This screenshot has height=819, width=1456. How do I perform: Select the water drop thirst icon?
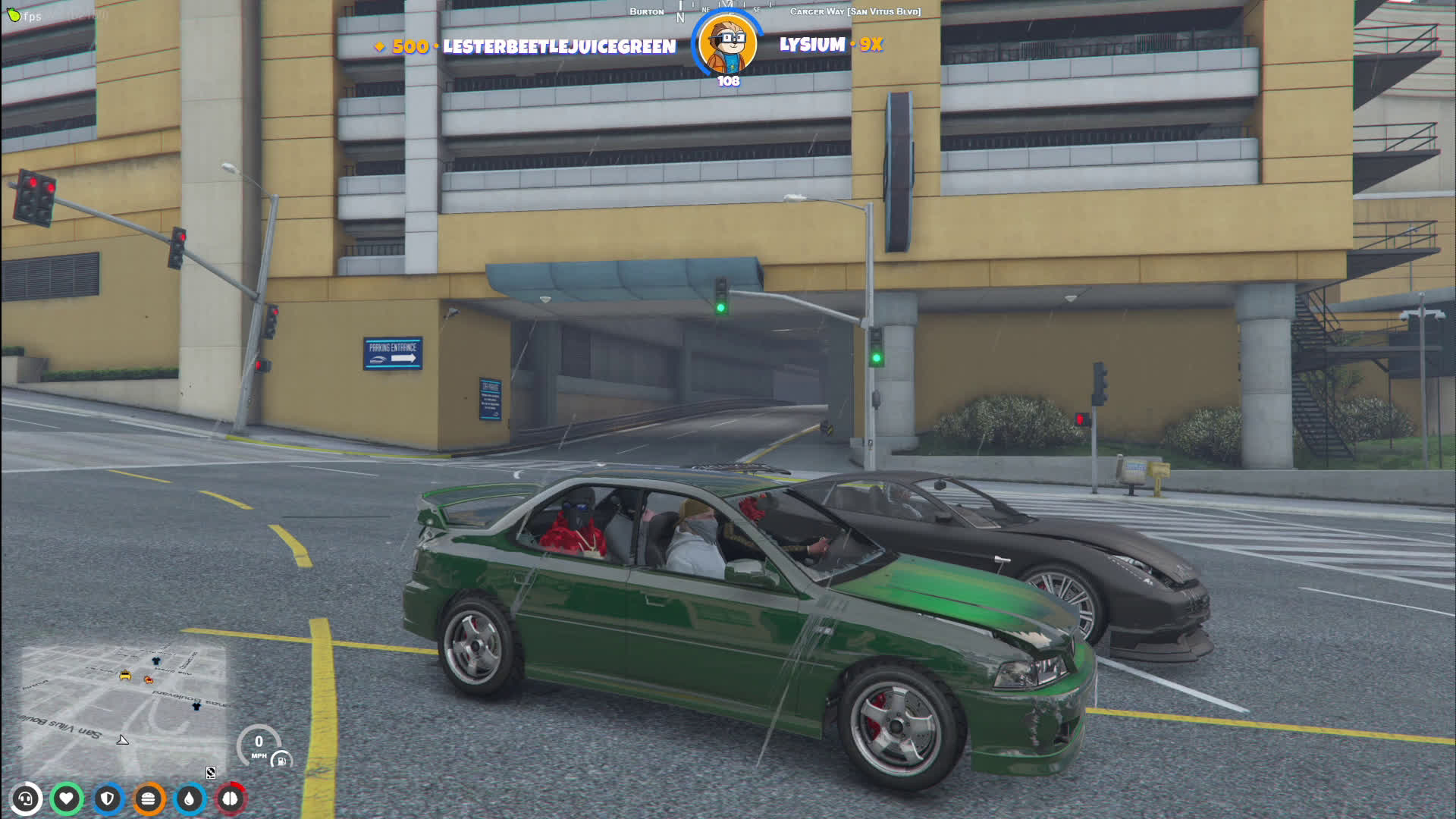point(190,799)
